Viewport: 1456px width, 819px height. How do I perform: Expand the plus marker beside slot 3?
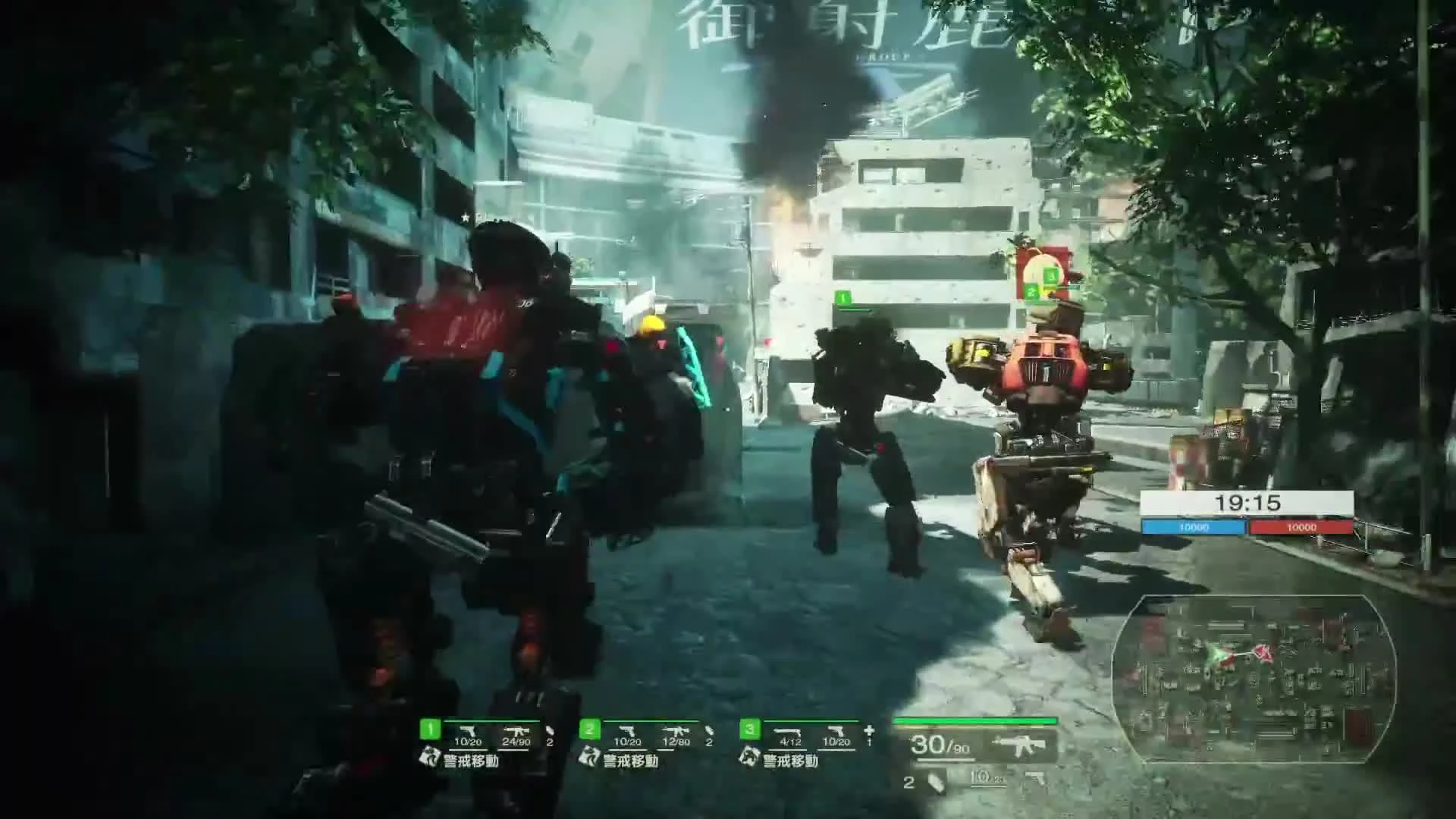point(869,731)
